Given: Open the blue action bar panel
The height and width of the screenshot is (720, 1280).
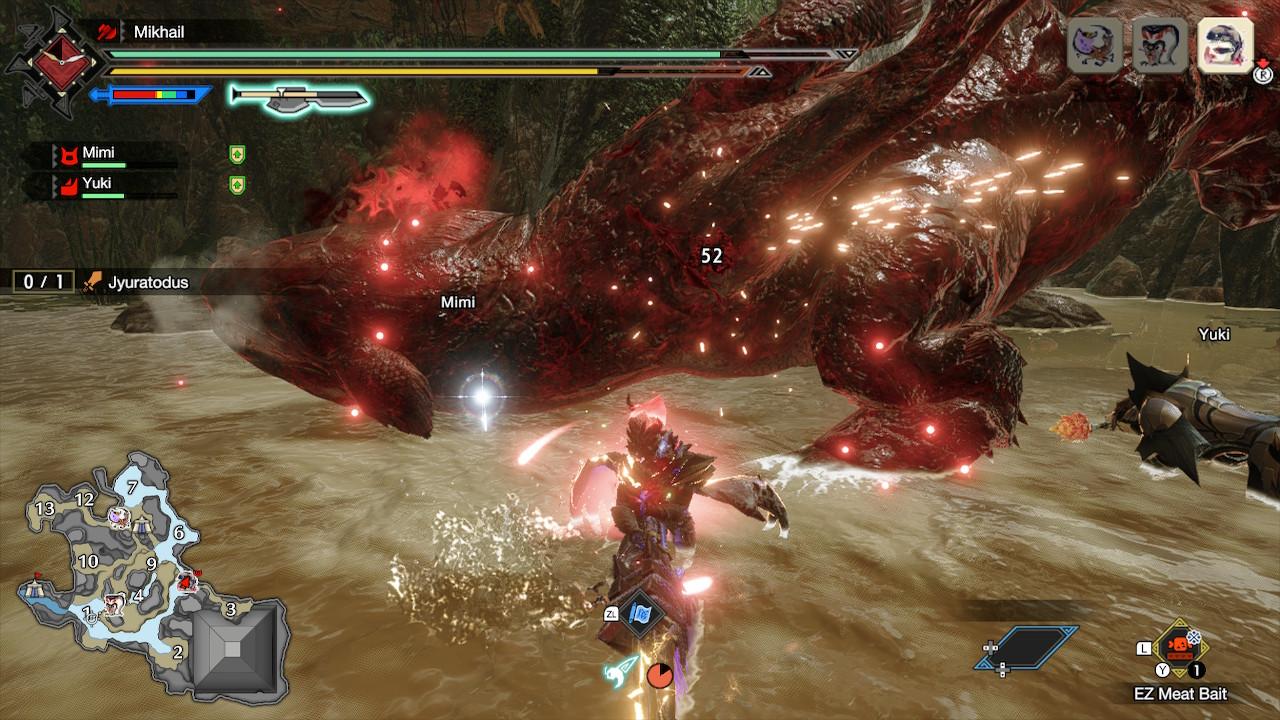Looking at the screenshot, I should pyautogui.click(x=1028, y=647).
